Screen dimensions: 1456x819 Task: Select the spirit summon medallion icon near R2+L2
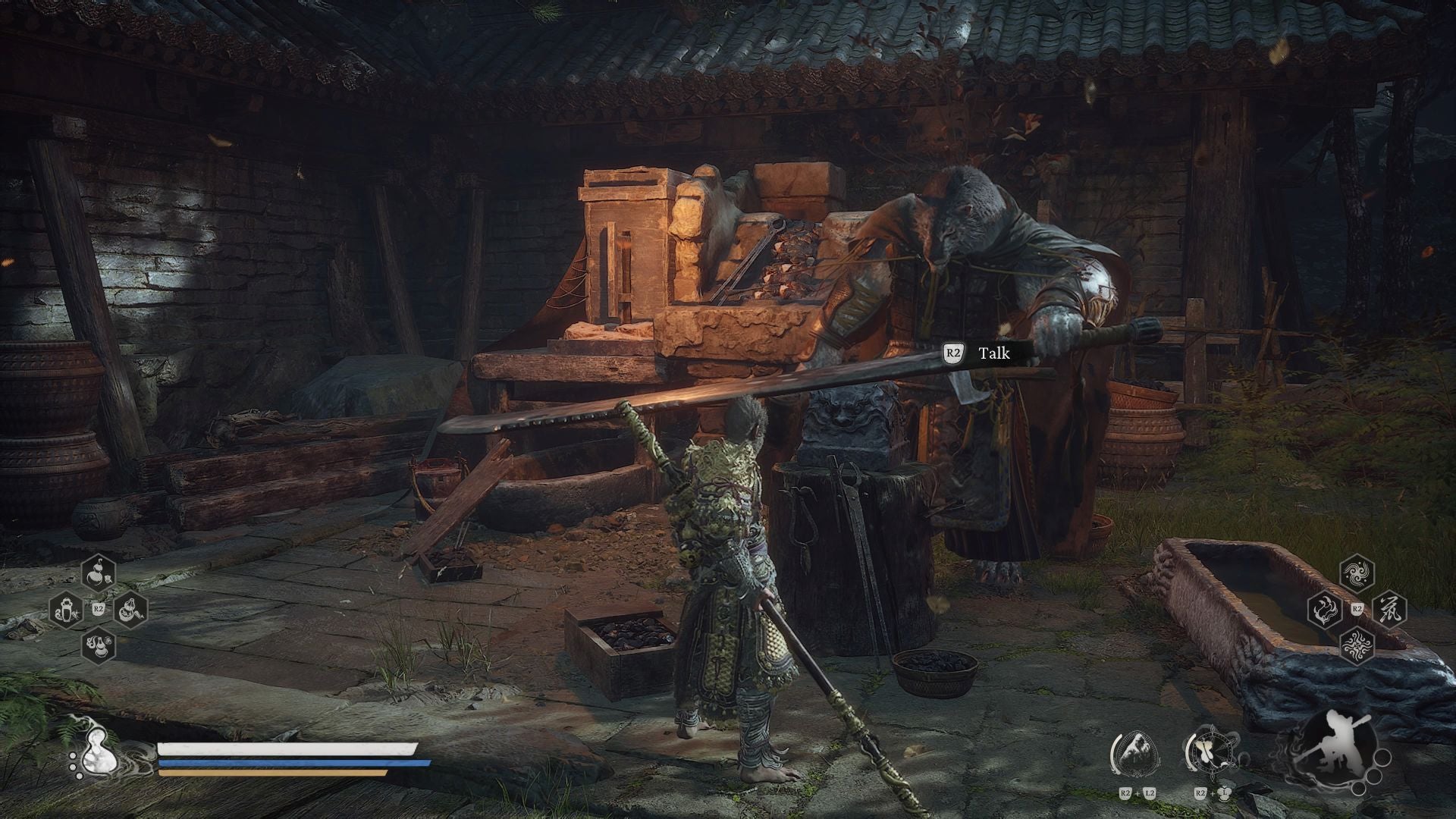pos(1135,753)
